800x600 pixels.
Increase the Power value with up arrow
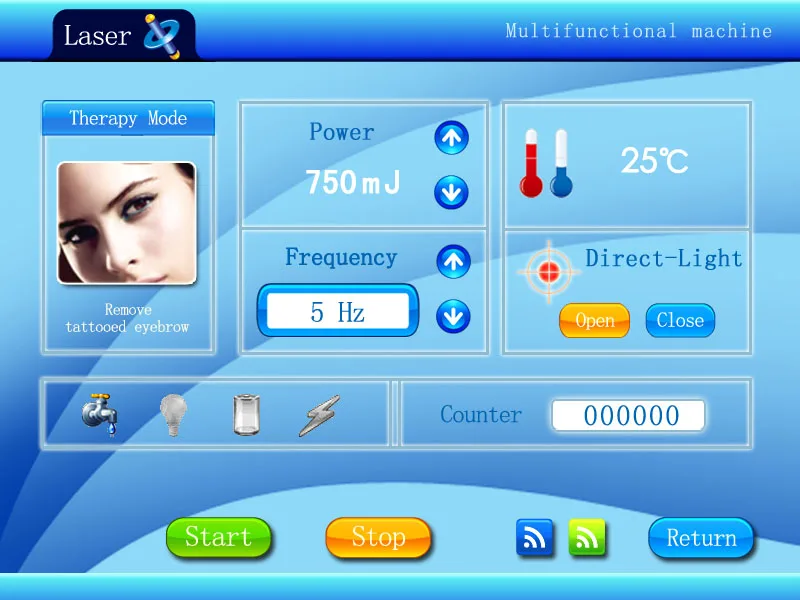452,138
